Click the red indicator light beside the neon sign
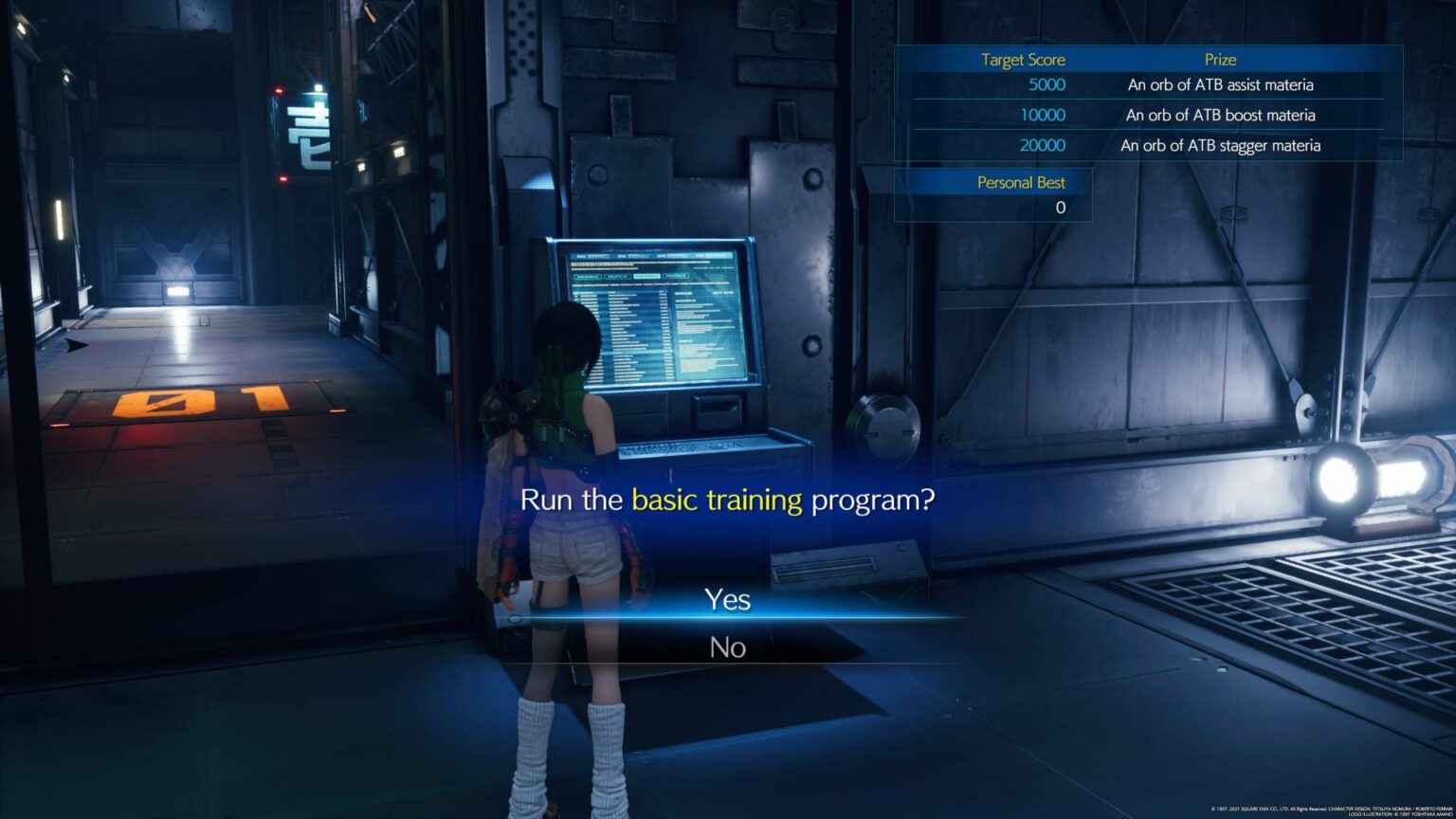 point(279,90)
